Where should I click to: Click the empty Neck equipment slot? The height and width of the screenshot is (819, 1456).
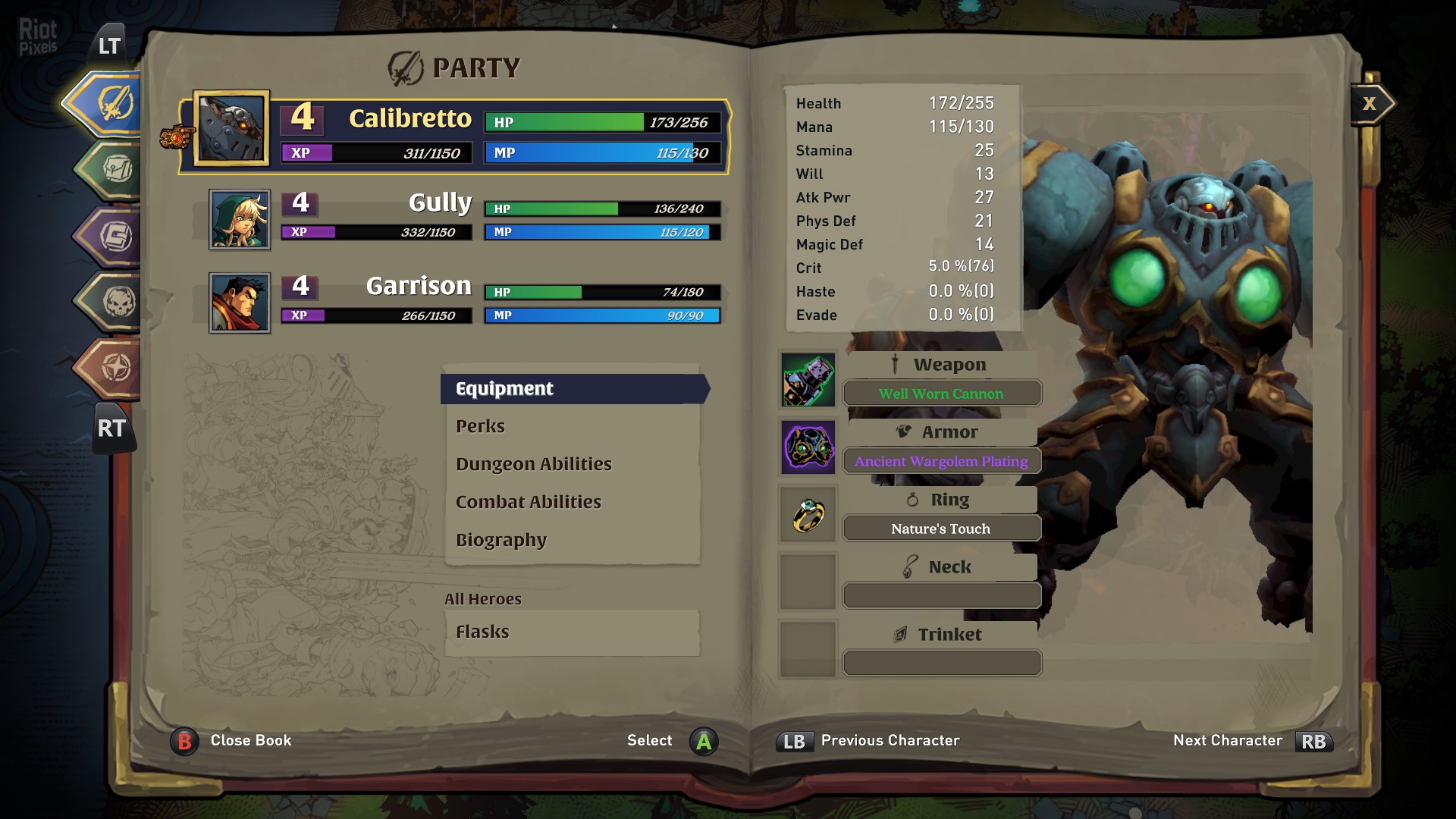(941, 596)
